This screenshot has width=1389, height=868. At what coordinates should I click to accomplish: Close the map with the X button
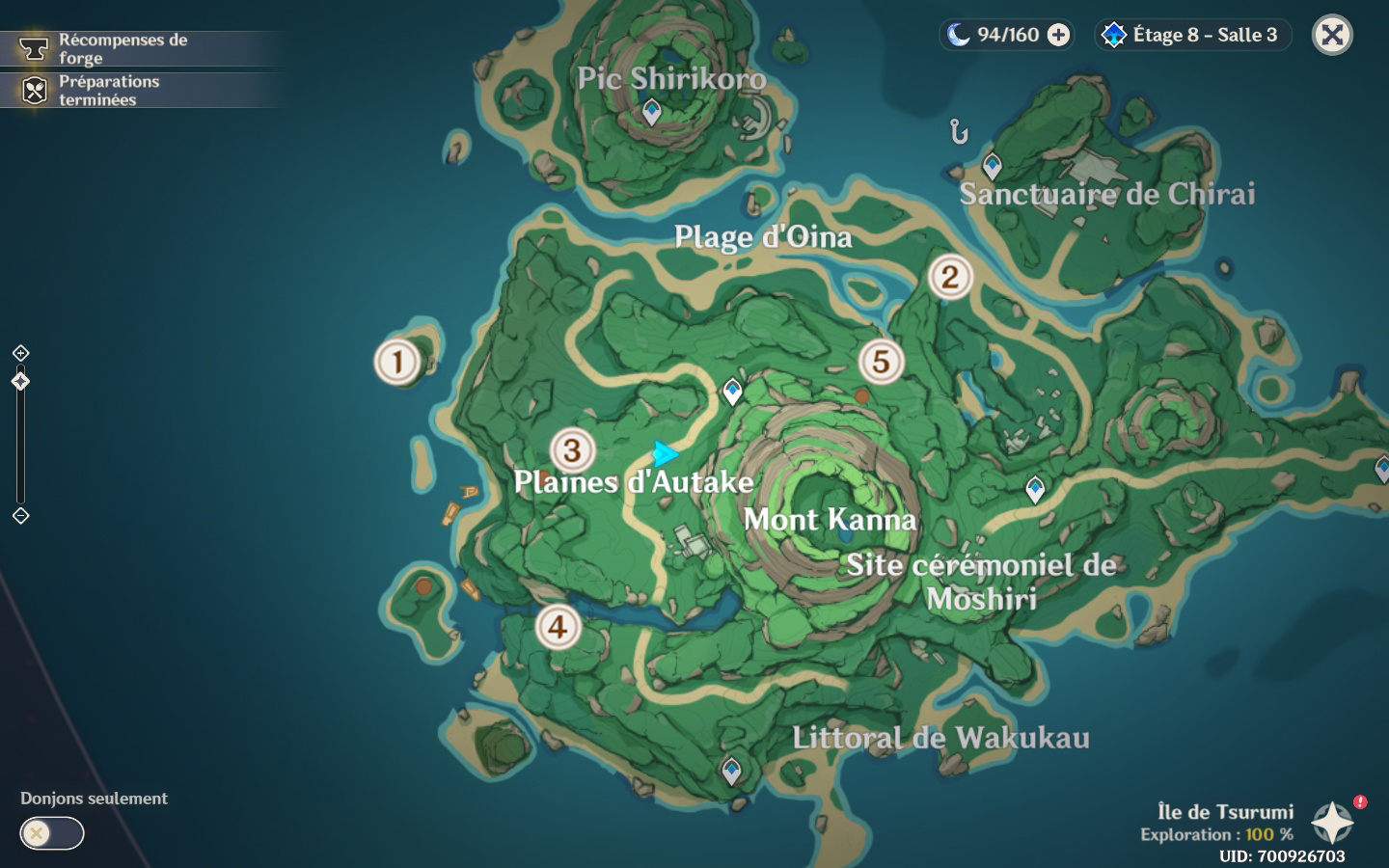1332,36
